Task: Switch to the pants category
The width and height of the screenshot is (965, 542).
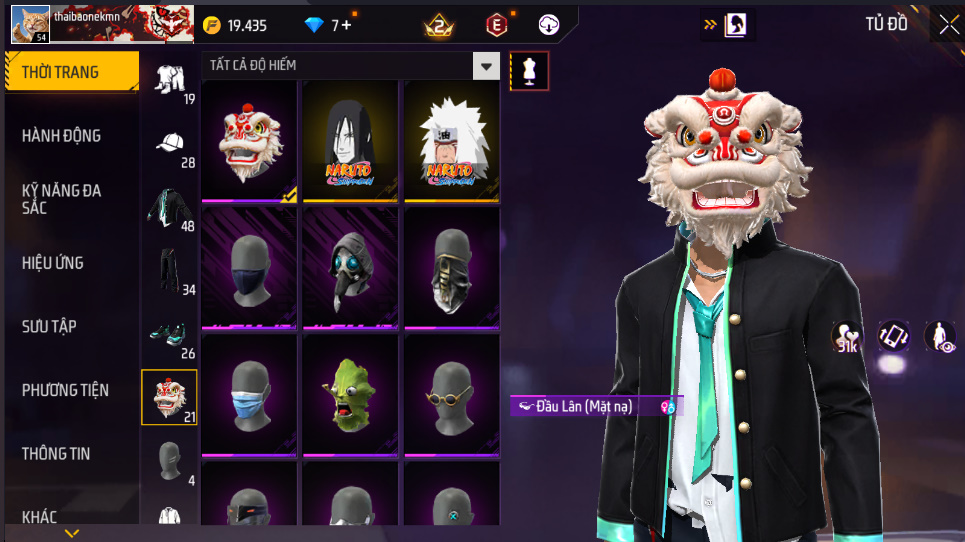Action: [x=170, y=273]
